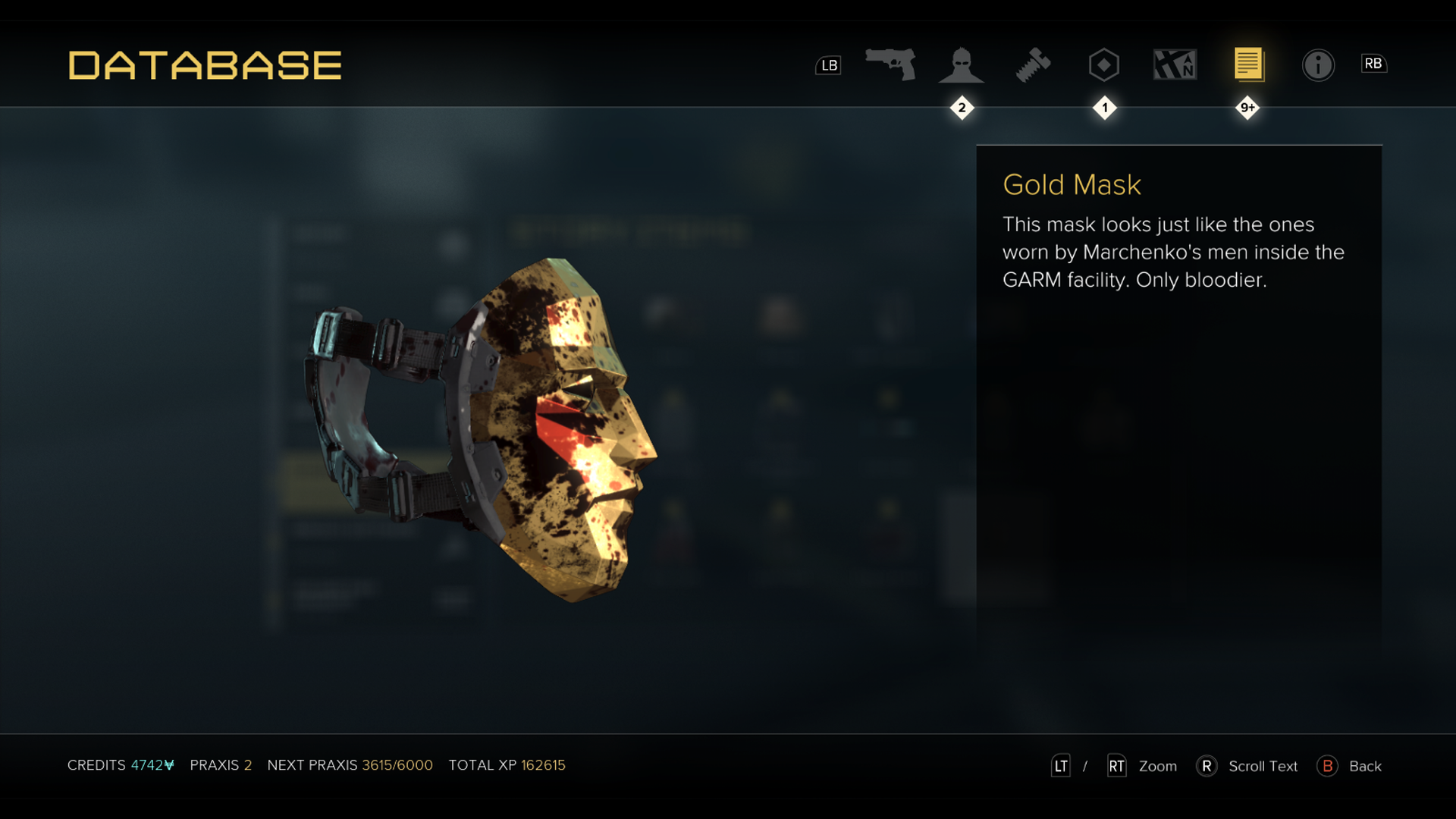Viewport: 1456px width, 819px height.
Task: Open the hexagon missions tab
Action: tap(1103, 65)
